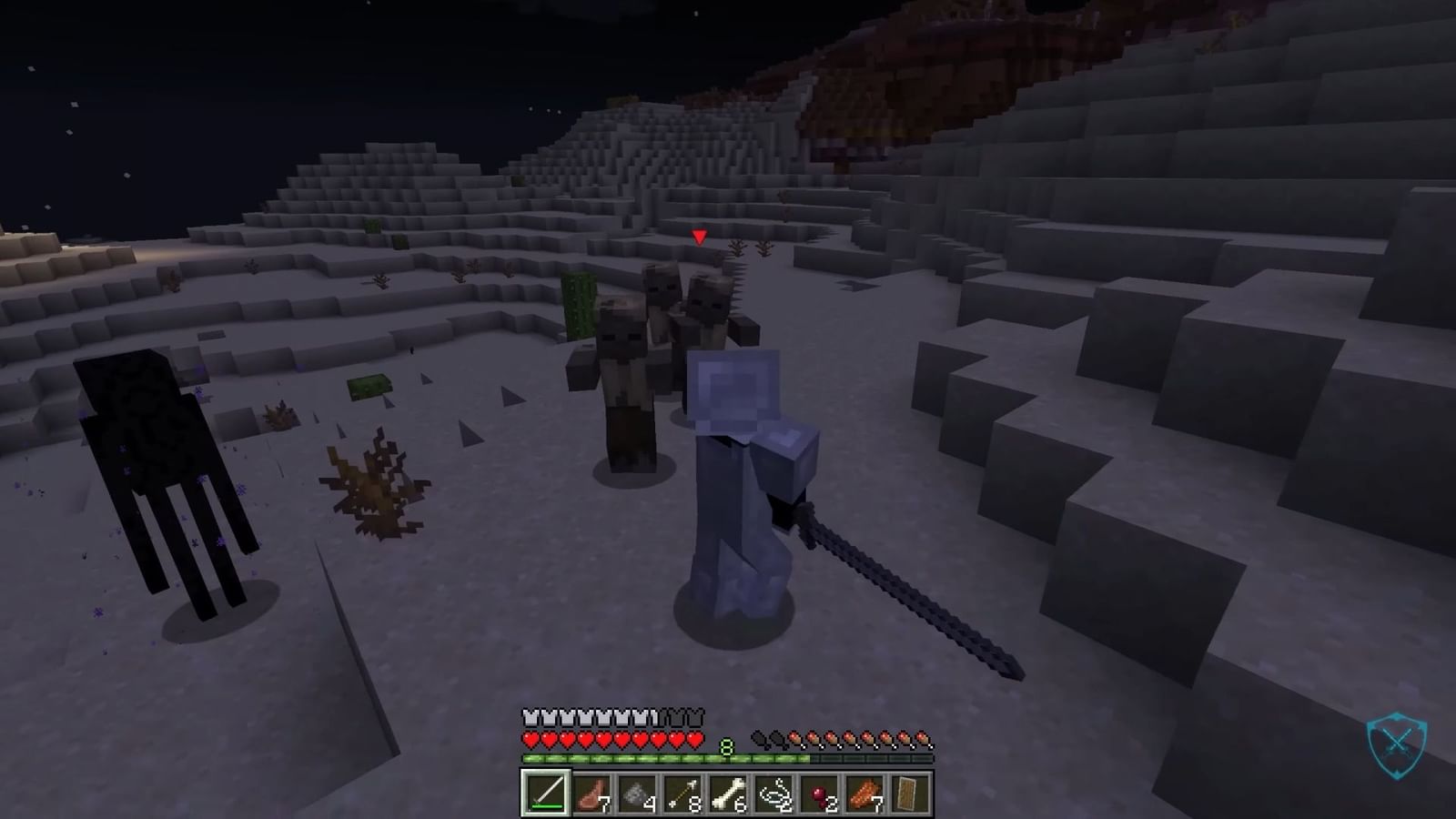Click the rightmost drumstick in the hunger bar
1456x819 pixels.
click(x=924, y=738)
